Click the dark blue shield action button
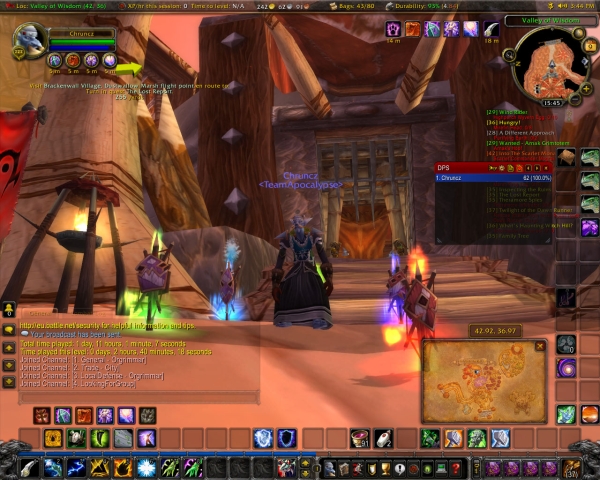The height and width of the screenshot is (480, 600). pyautogui.click(x=286, y=437)
